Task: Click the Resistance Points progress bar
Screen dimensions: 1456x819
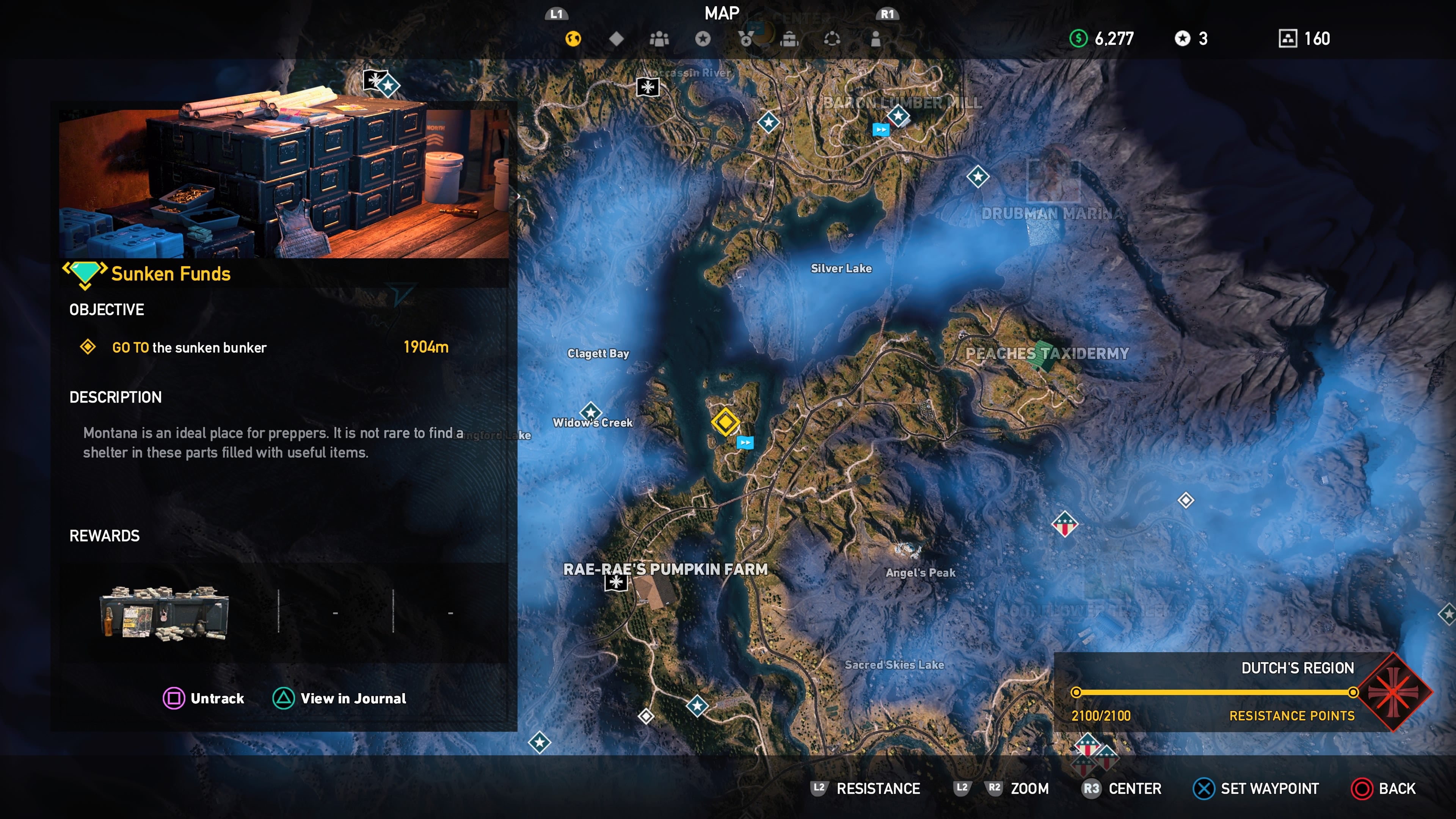Action: click(x=1215, y=692)
